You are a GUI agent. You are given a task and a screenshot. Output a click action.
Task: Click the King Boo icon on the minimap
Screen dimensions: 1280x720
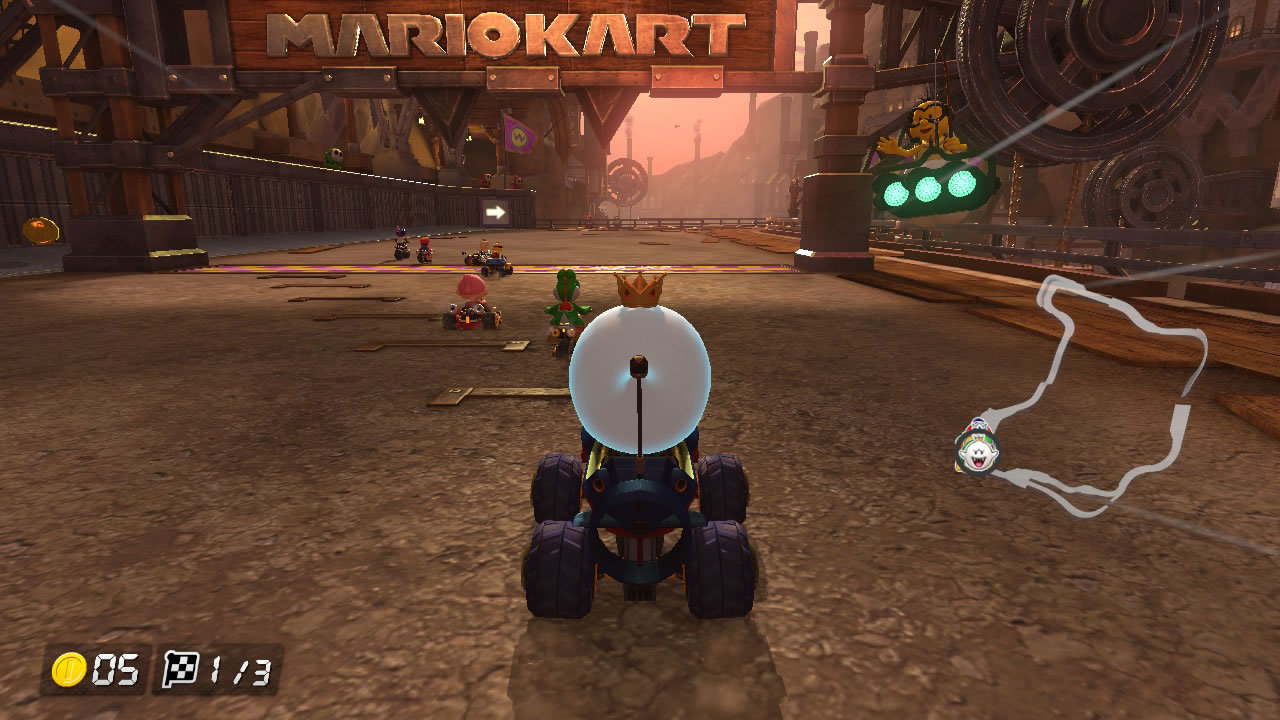tap(977, 449)
